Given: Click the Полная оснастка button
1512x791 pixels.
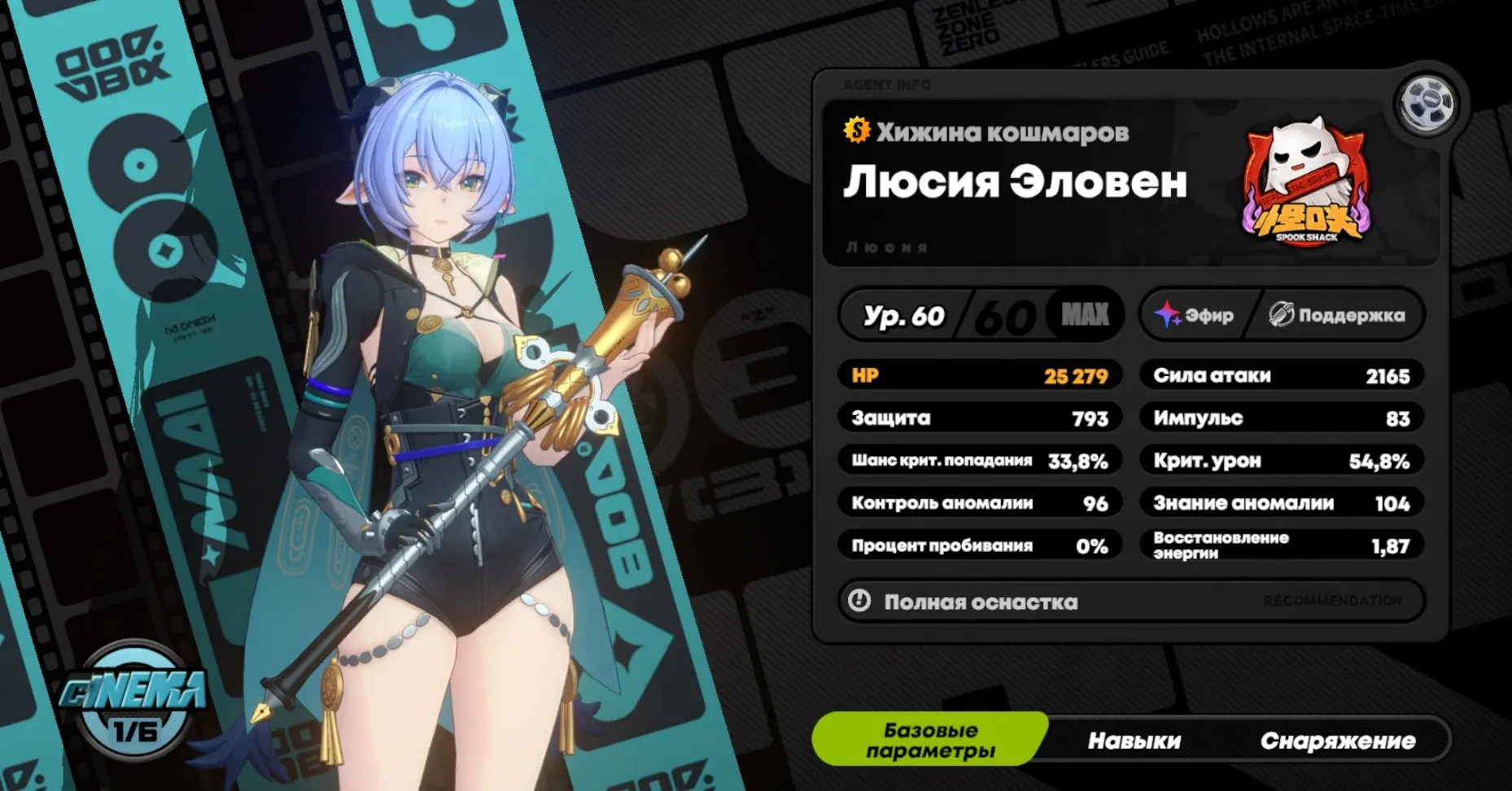Looking at the screenshot, I should pyautogui.click(x=977, y=602).
